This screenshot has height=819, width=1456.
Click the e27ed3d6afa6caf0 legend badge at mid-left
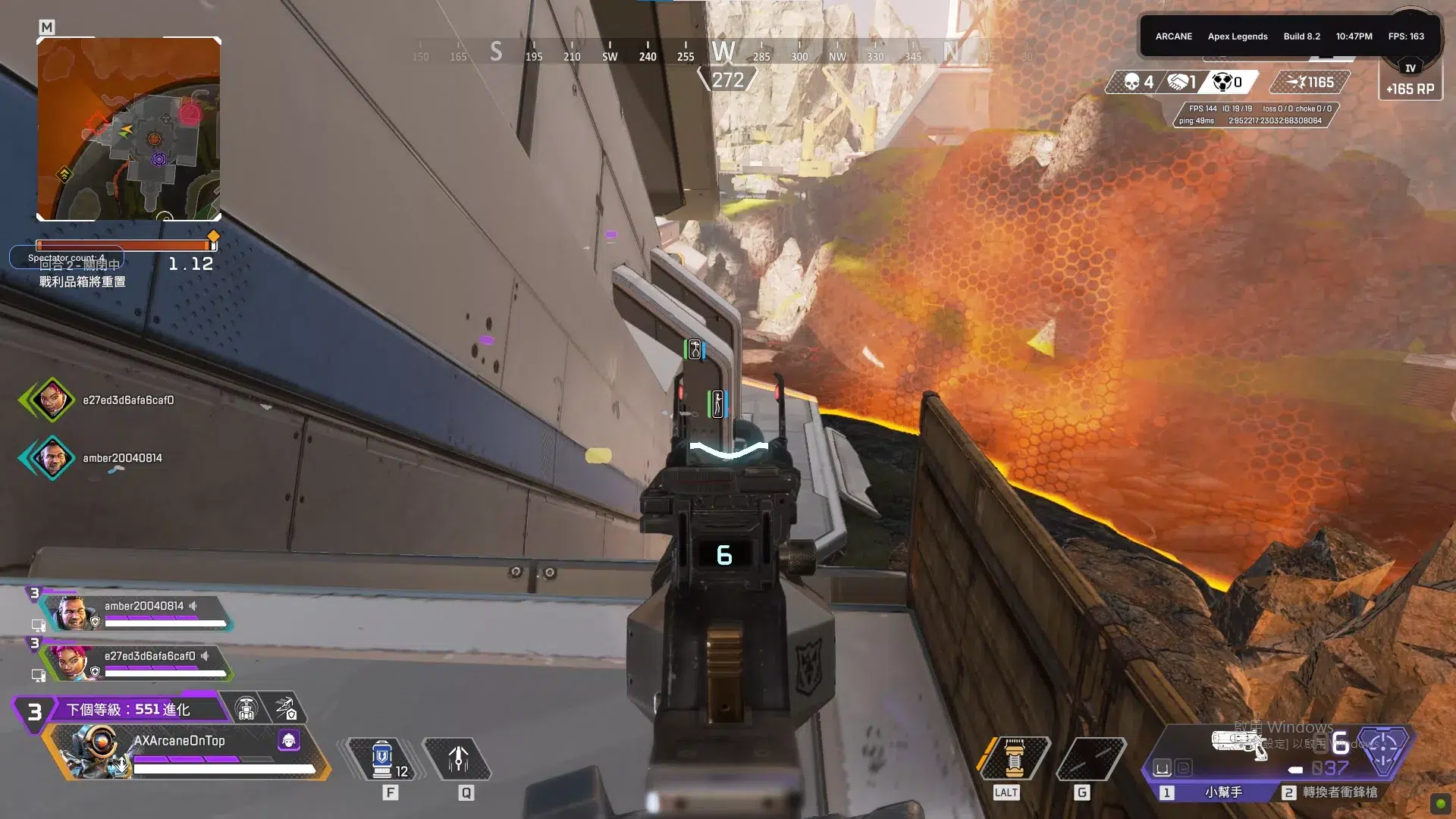point(52,399)
